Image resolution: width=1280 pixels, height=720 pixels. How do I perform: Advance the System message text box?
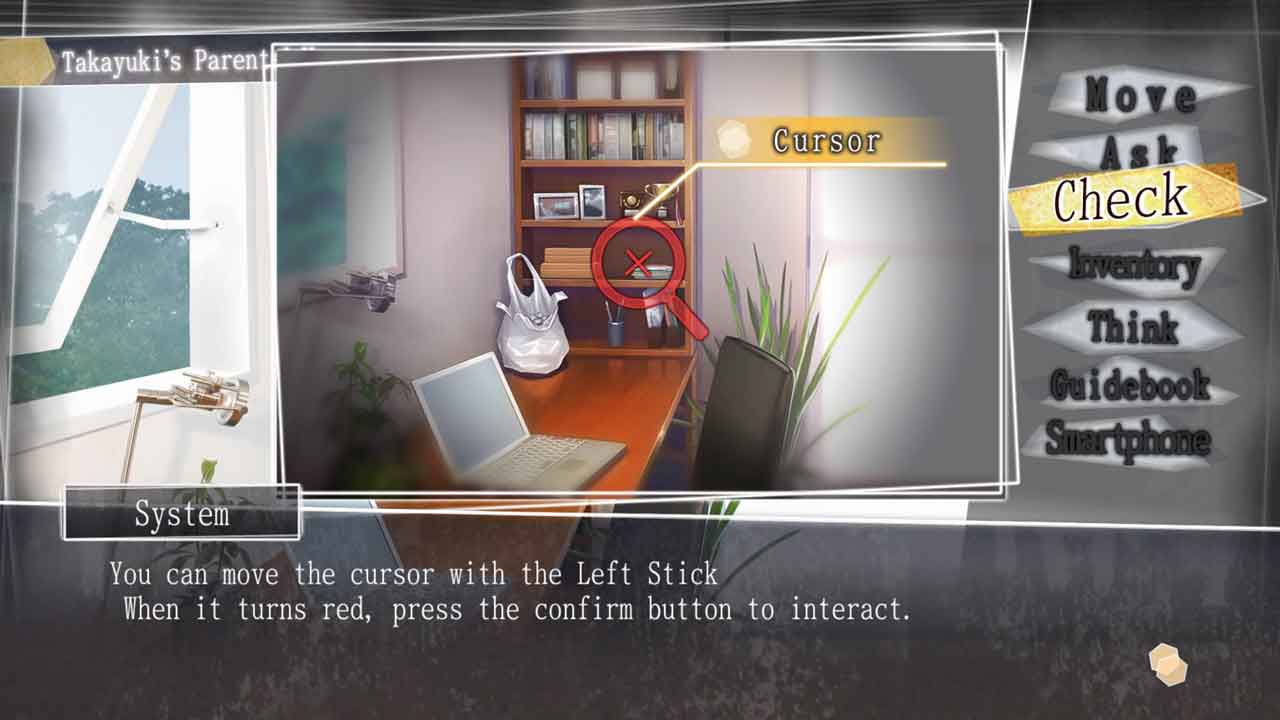click(x=1167, y=664)
